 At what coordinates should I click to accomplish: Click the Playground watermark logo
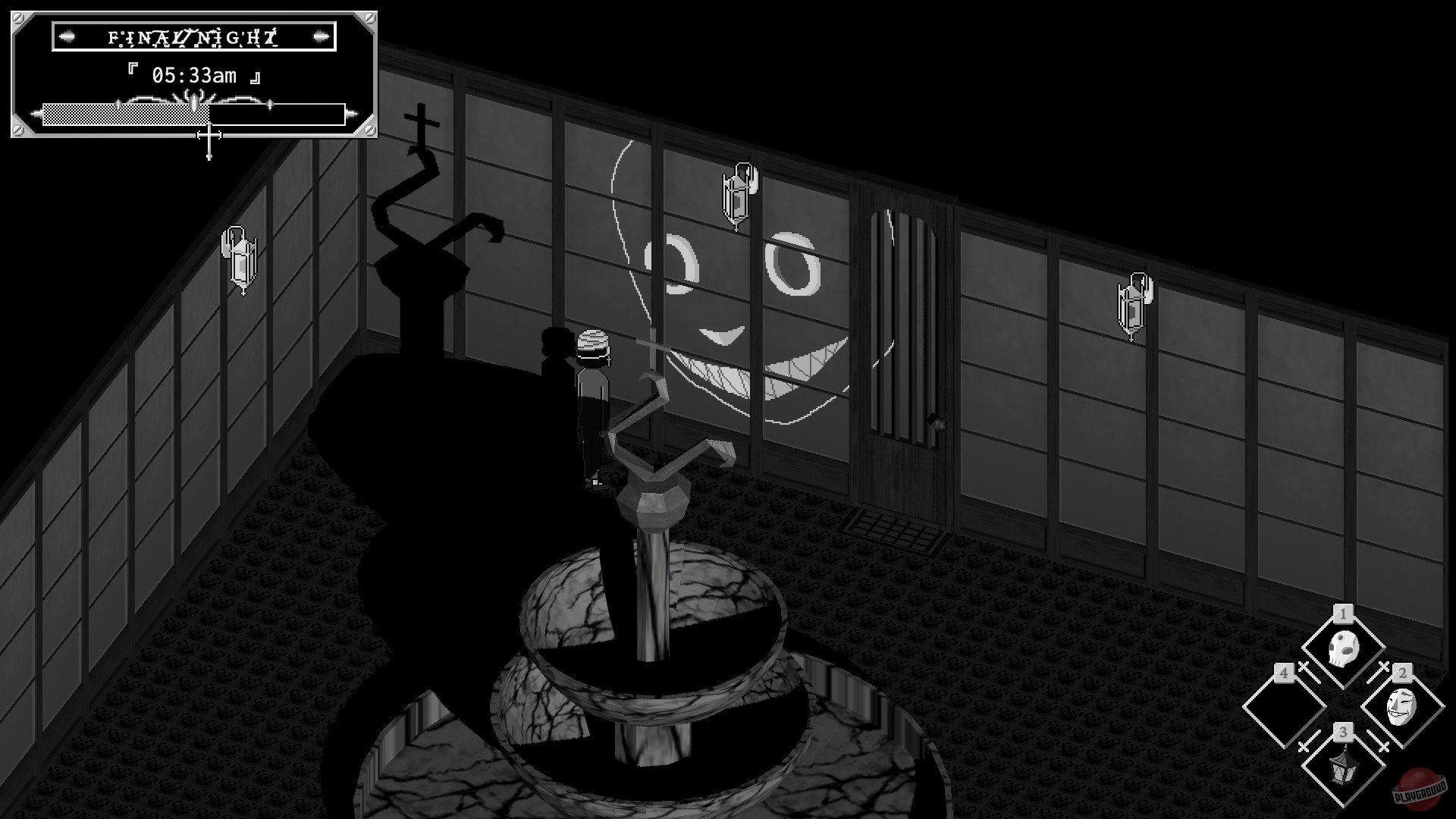(x=1421, y=789)
